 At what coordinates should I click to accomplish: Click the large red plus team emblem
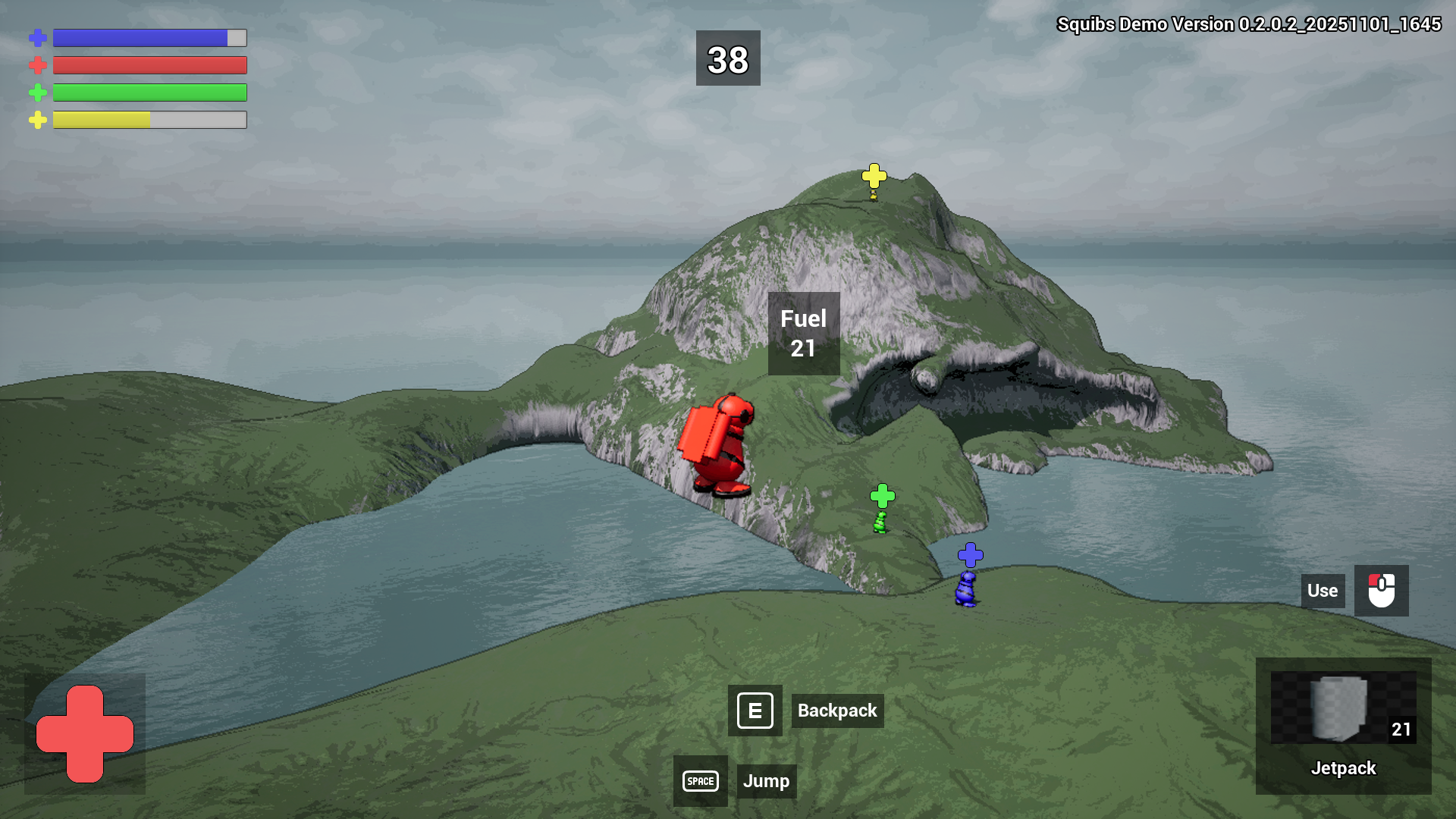point(85,733)
